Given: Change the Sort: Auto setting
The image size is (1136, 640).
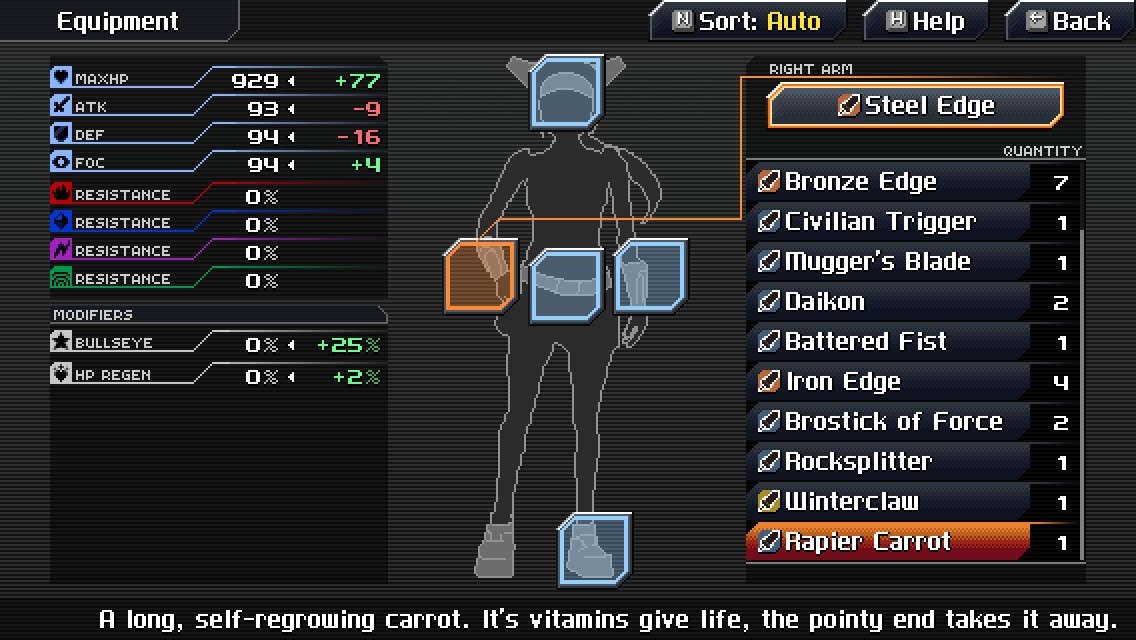Looking at the screenshot, I should (747, 21).
